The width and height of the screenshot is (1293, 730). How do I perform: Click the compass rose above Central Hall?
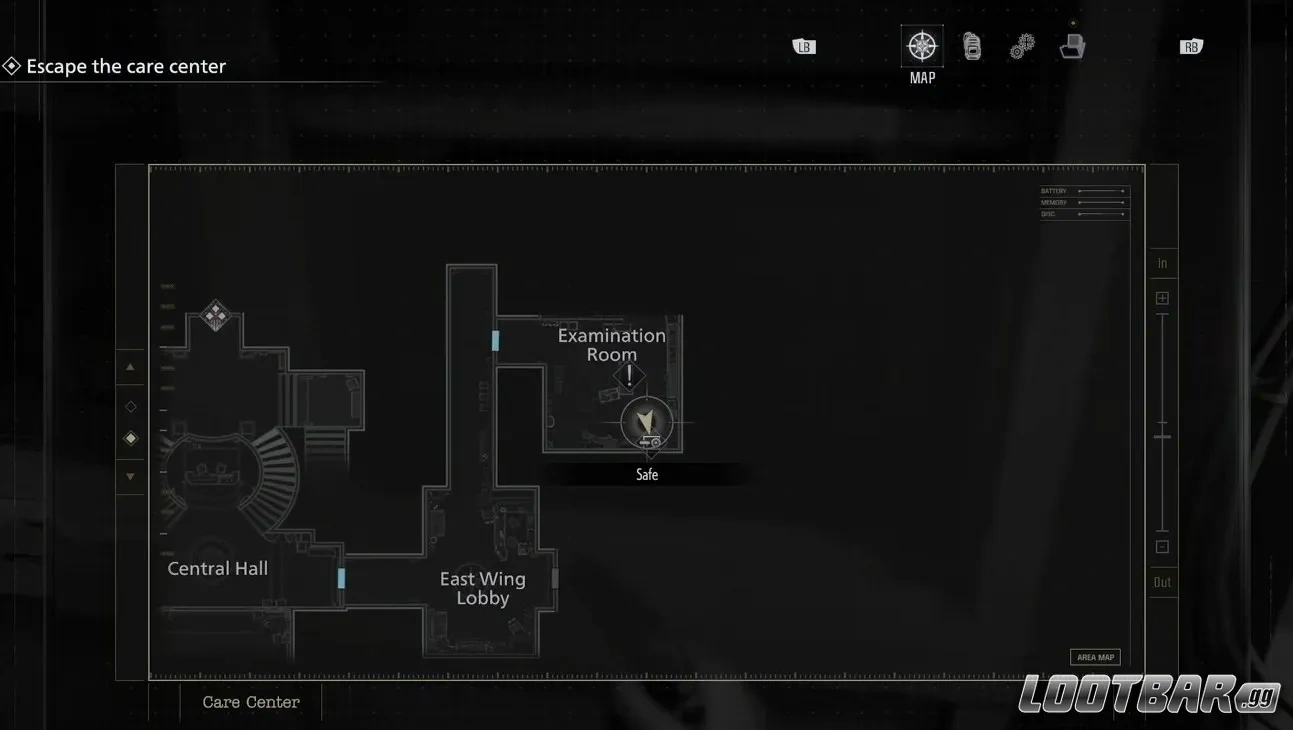tap(216, 315)
